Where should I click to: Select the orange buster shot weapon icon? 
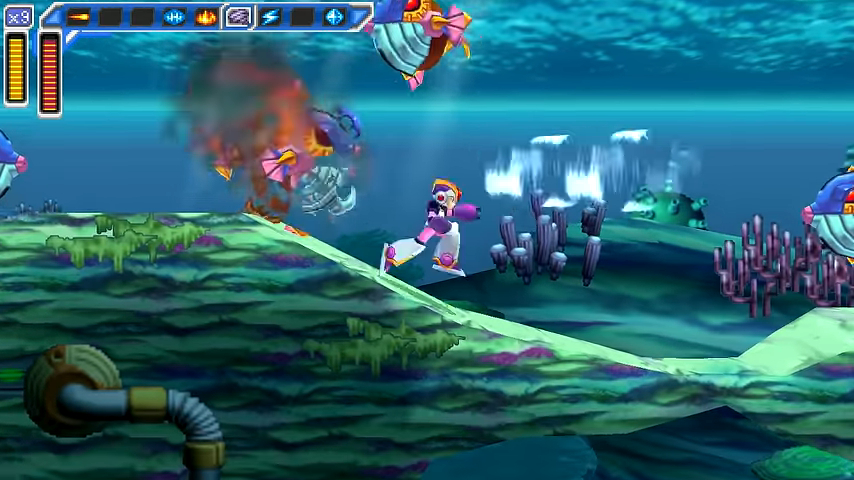78,16
